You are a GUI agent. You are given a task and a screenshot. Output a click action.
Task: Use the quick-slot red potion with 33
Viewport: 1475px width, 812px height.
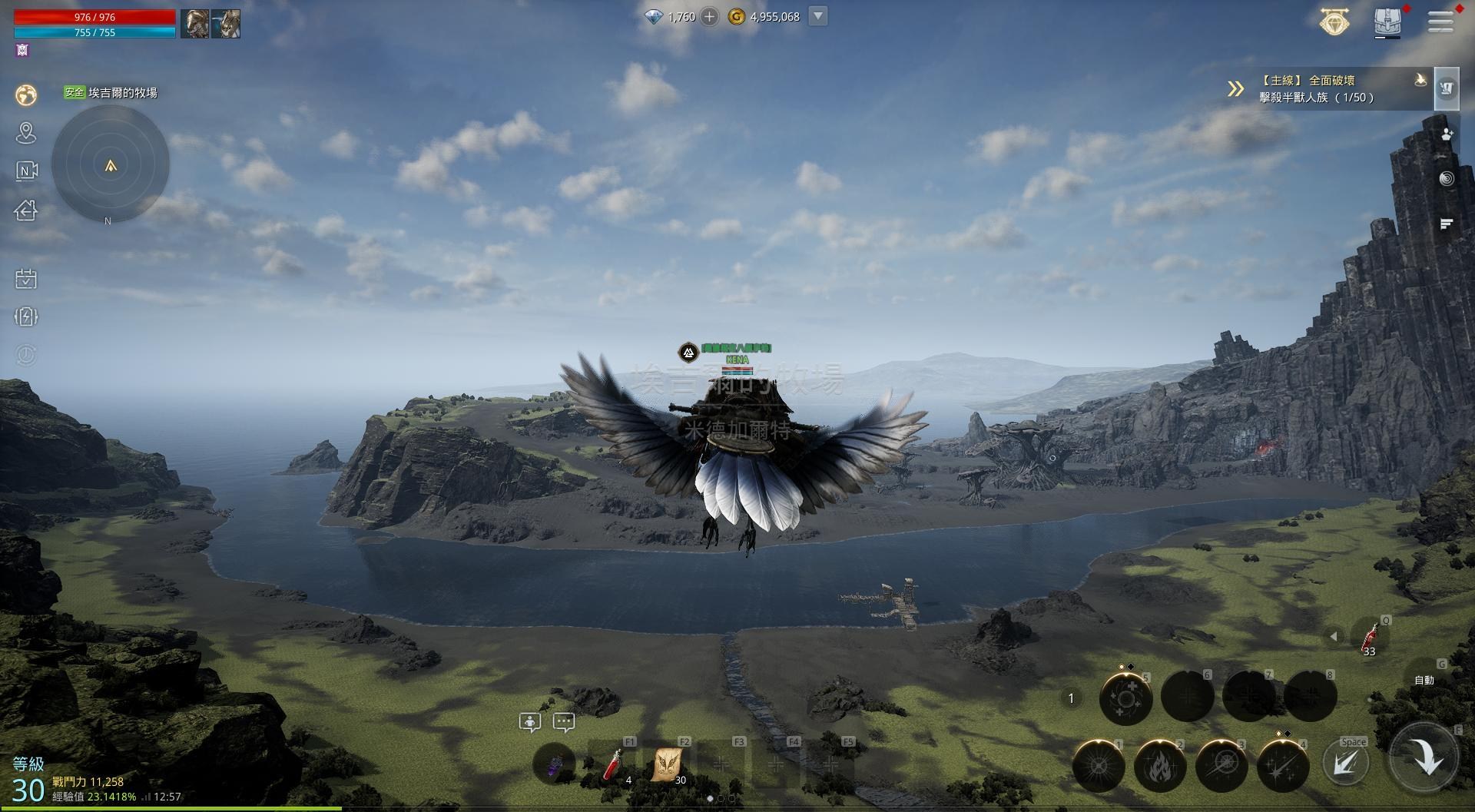coord(1369,639)
